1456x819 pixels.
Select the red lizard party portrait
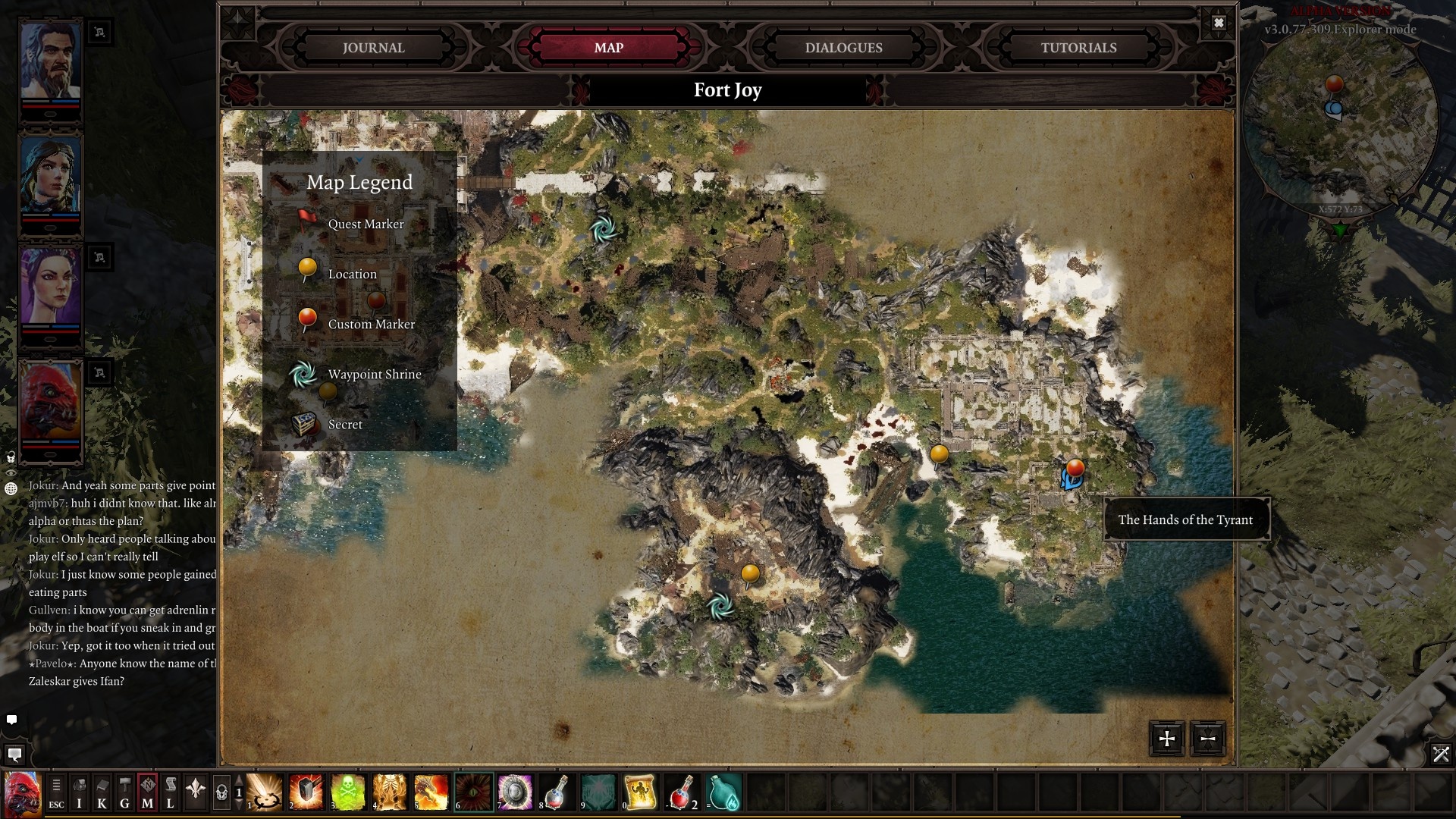(x=50, y=402)
